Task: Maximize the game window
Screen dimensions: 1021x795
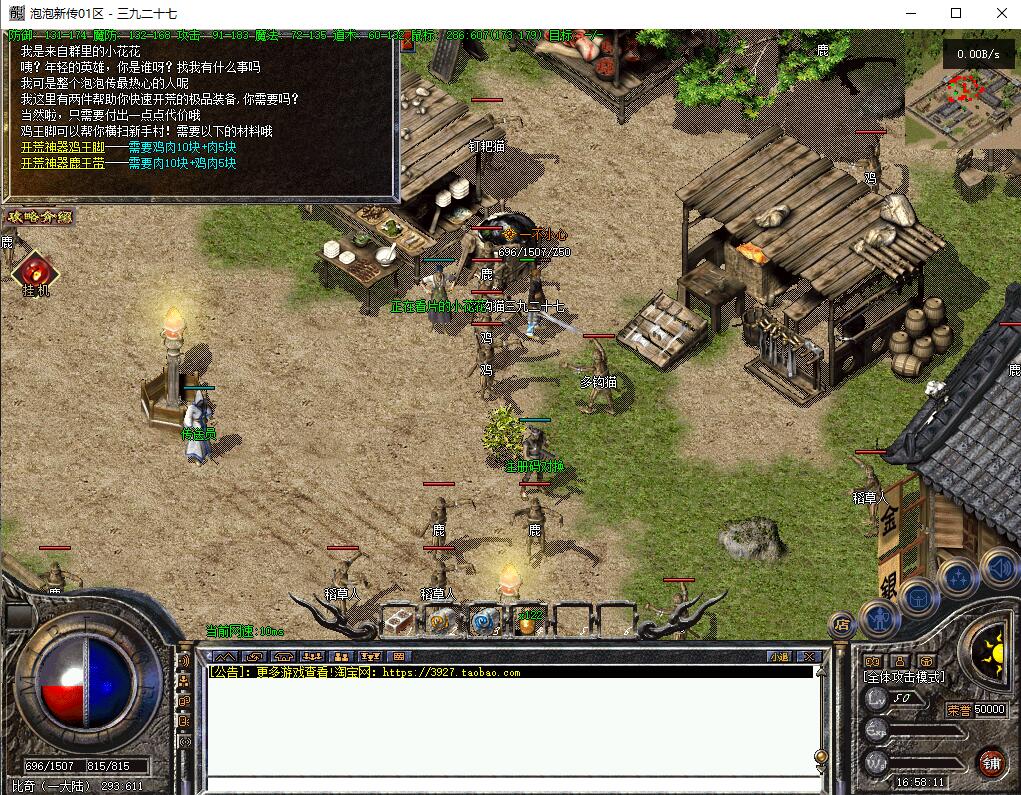Action: tap(956, 13)
